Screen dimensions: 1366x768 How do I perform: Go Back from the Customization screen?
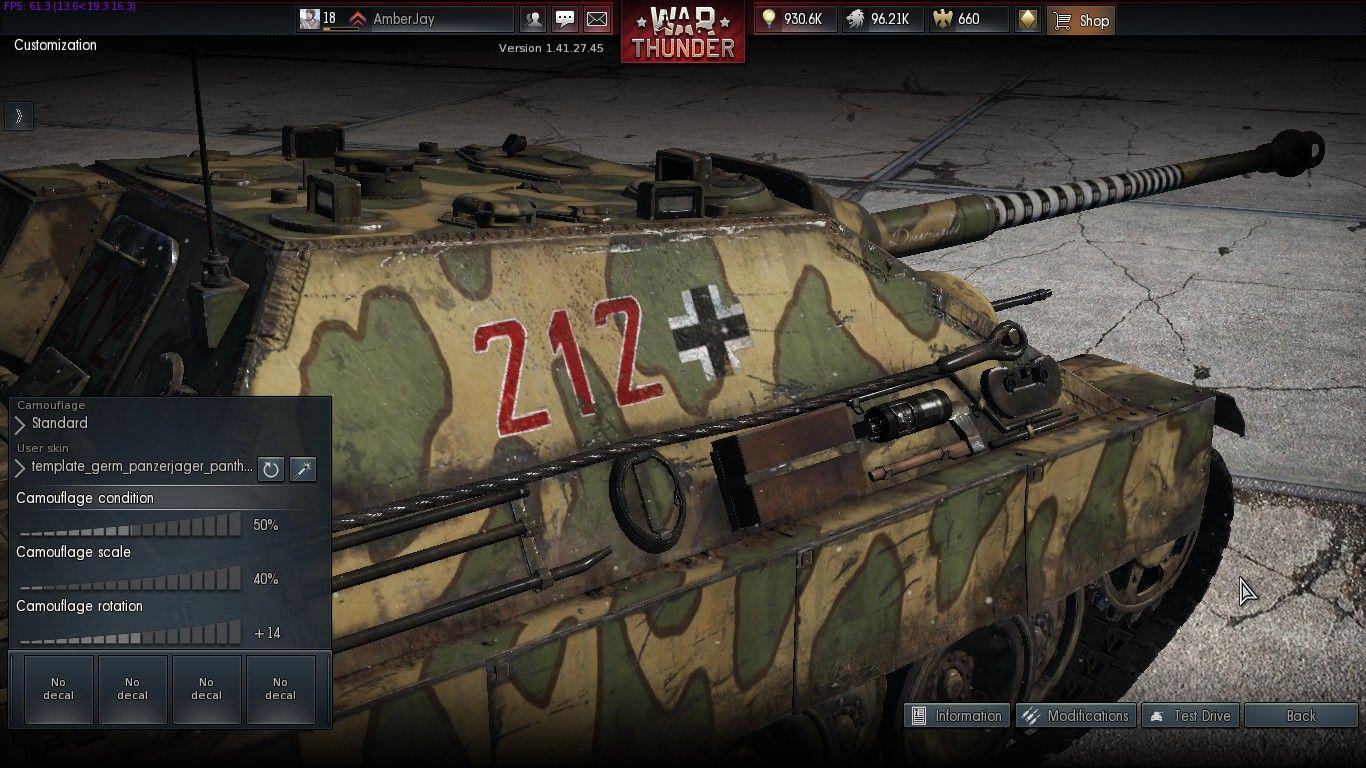point(1300,715)
